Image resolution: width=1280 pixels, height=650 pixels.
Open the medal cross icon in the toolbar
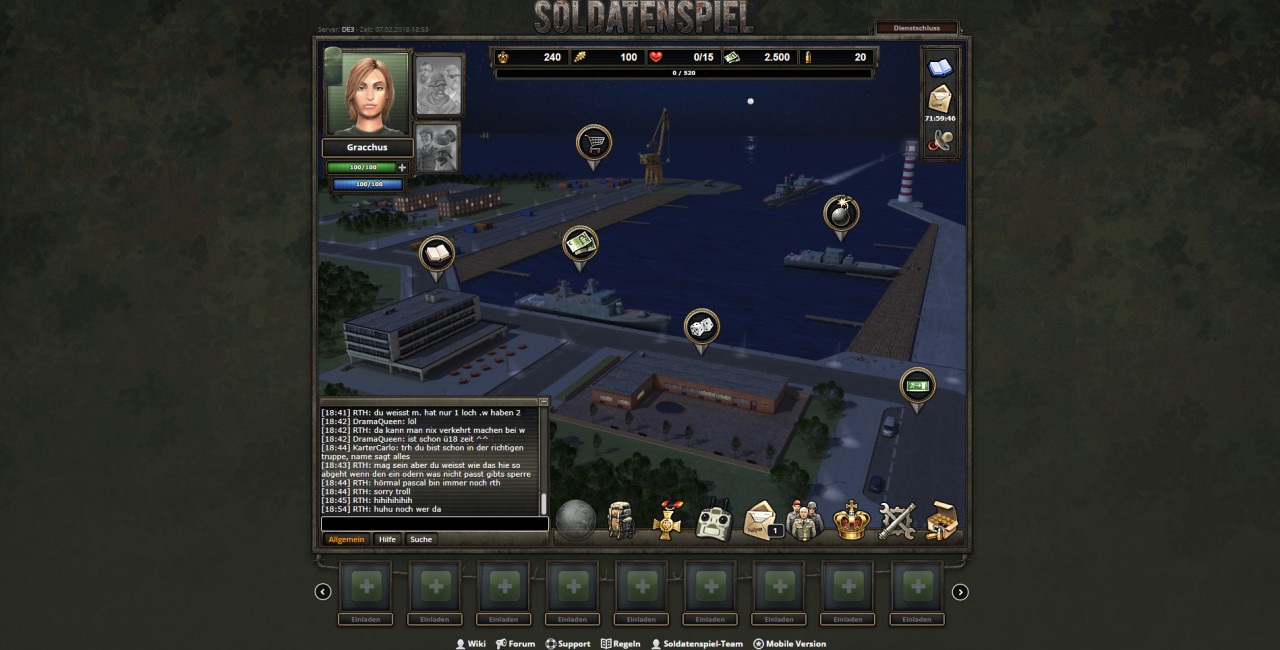[667, 521]
